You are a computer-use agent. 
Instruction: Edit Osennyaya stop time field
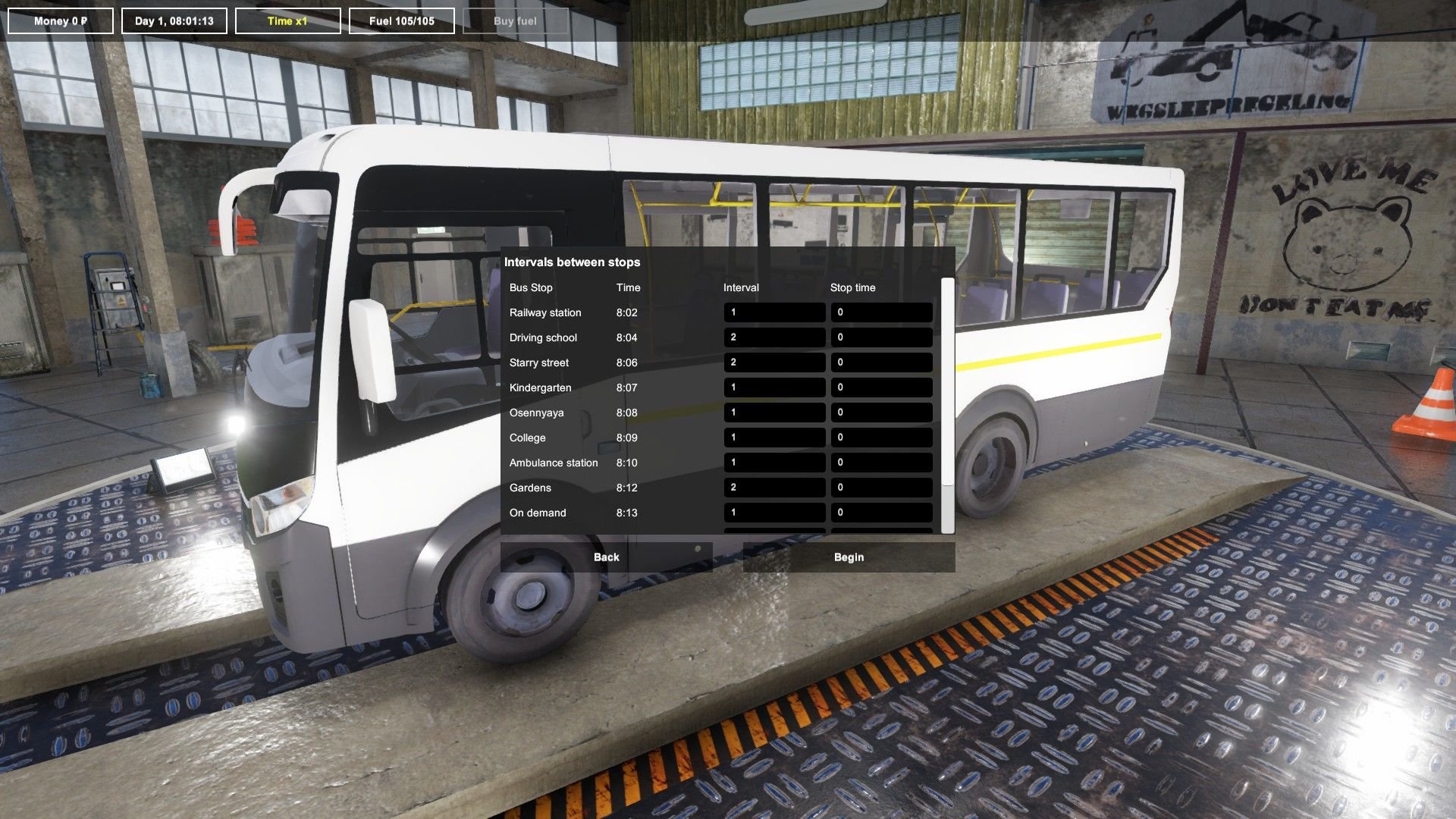click(x=881, y=413)
